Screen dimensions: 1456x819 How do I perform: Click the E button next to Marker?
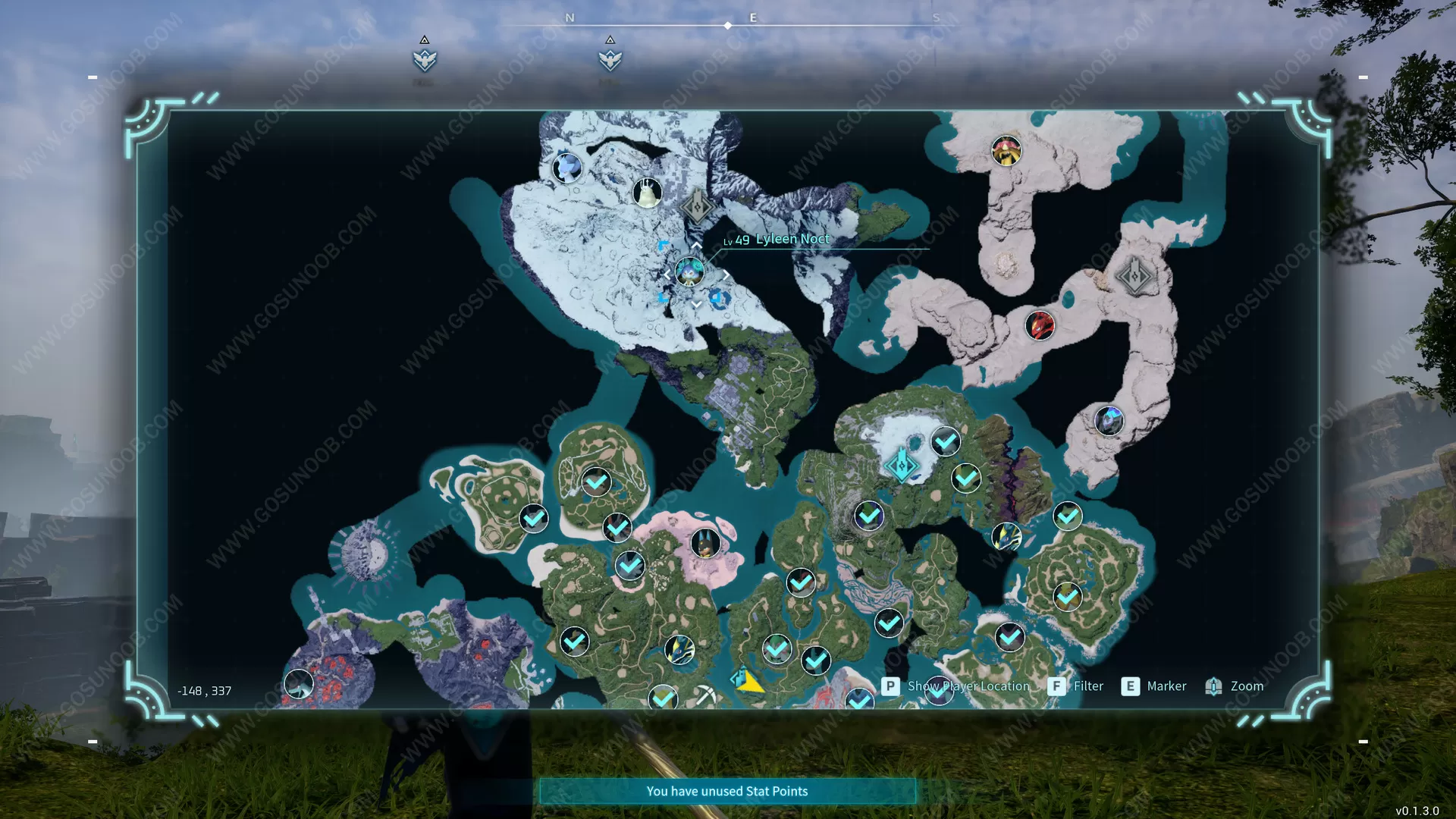pos(1131,686)
